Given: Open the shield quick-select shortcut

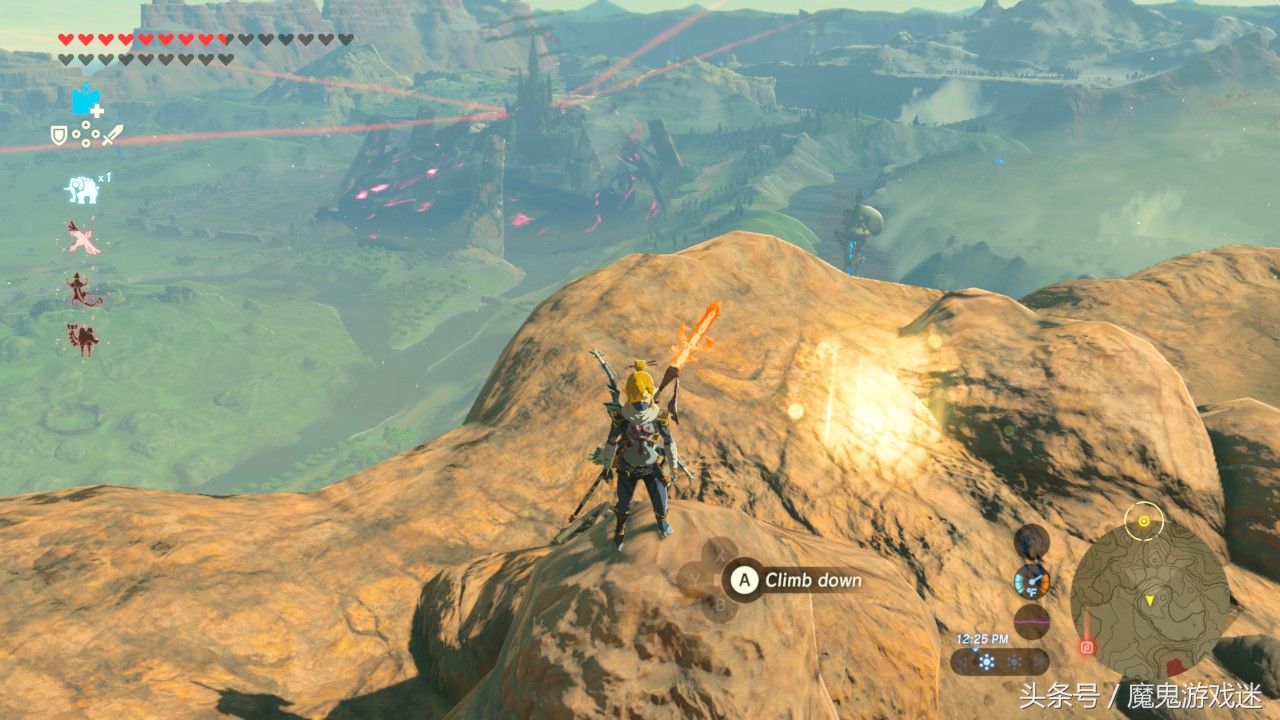Looking at the screenshot, I should [59, 134].
